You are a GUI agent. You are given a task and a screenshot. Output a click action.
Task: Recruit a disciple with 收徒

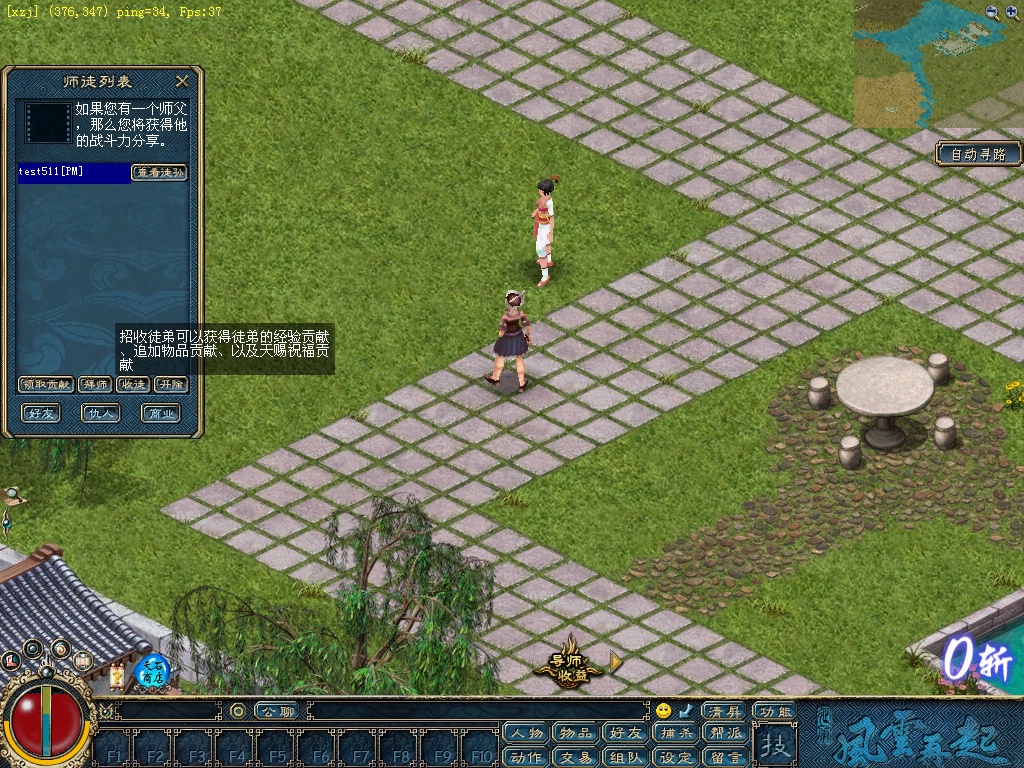coord(132,384)
